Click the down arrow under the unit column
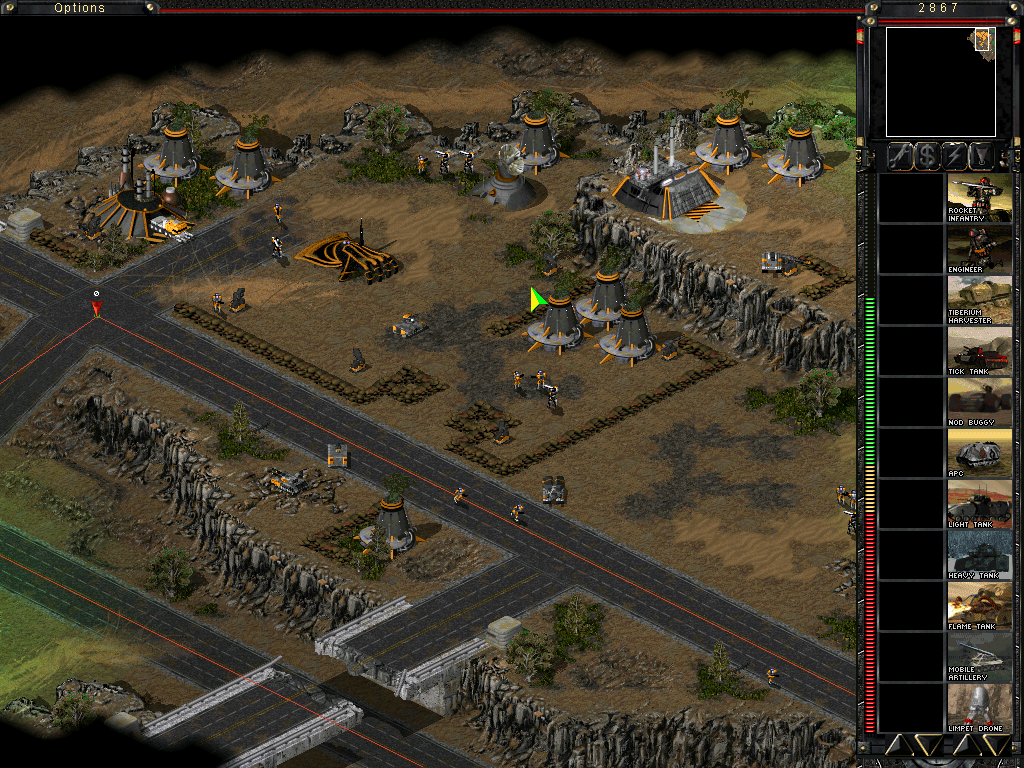Image resolution: width=1024 pixels, height=768 pixels. 998,744
